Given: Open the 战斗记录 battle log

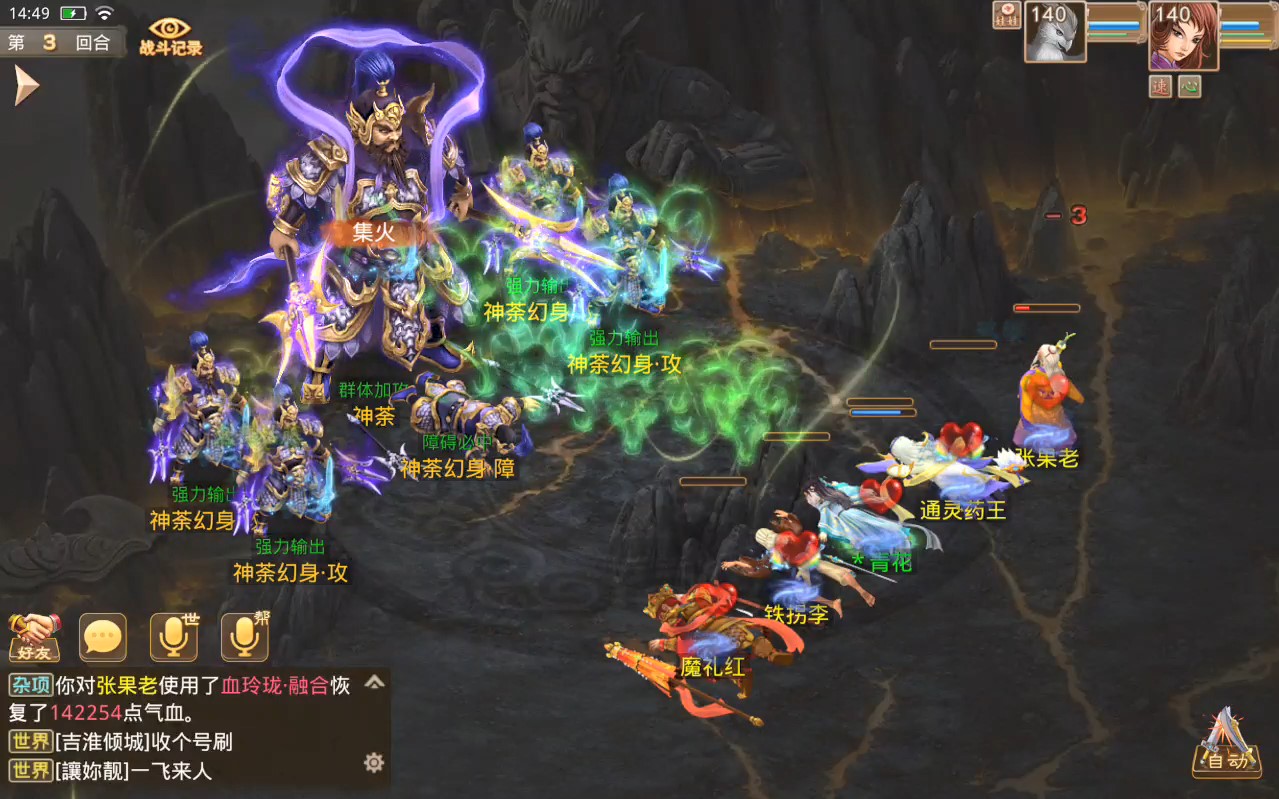Looking at the screenshot, I should 170,36.
